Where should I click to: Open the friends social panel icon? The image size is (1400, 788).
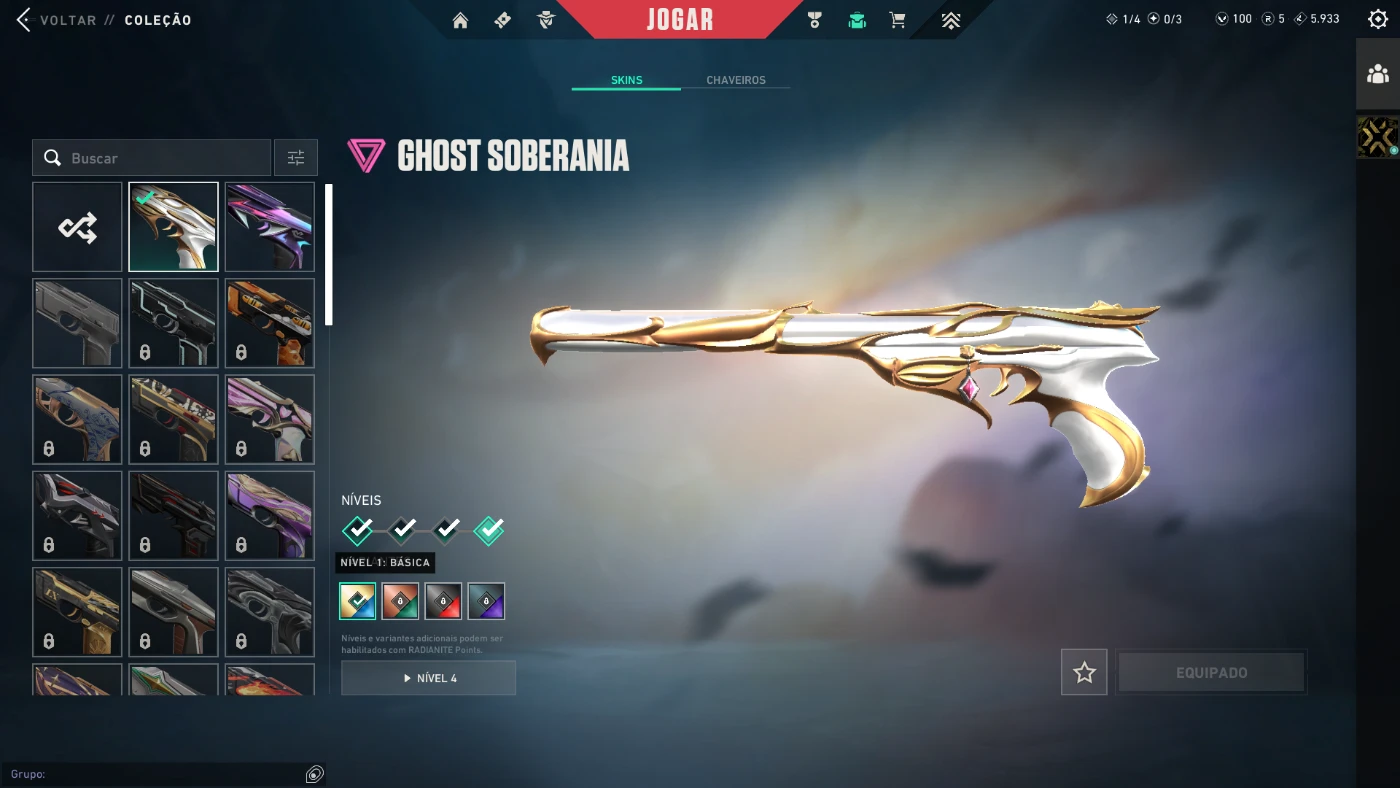coord(1378,74)
